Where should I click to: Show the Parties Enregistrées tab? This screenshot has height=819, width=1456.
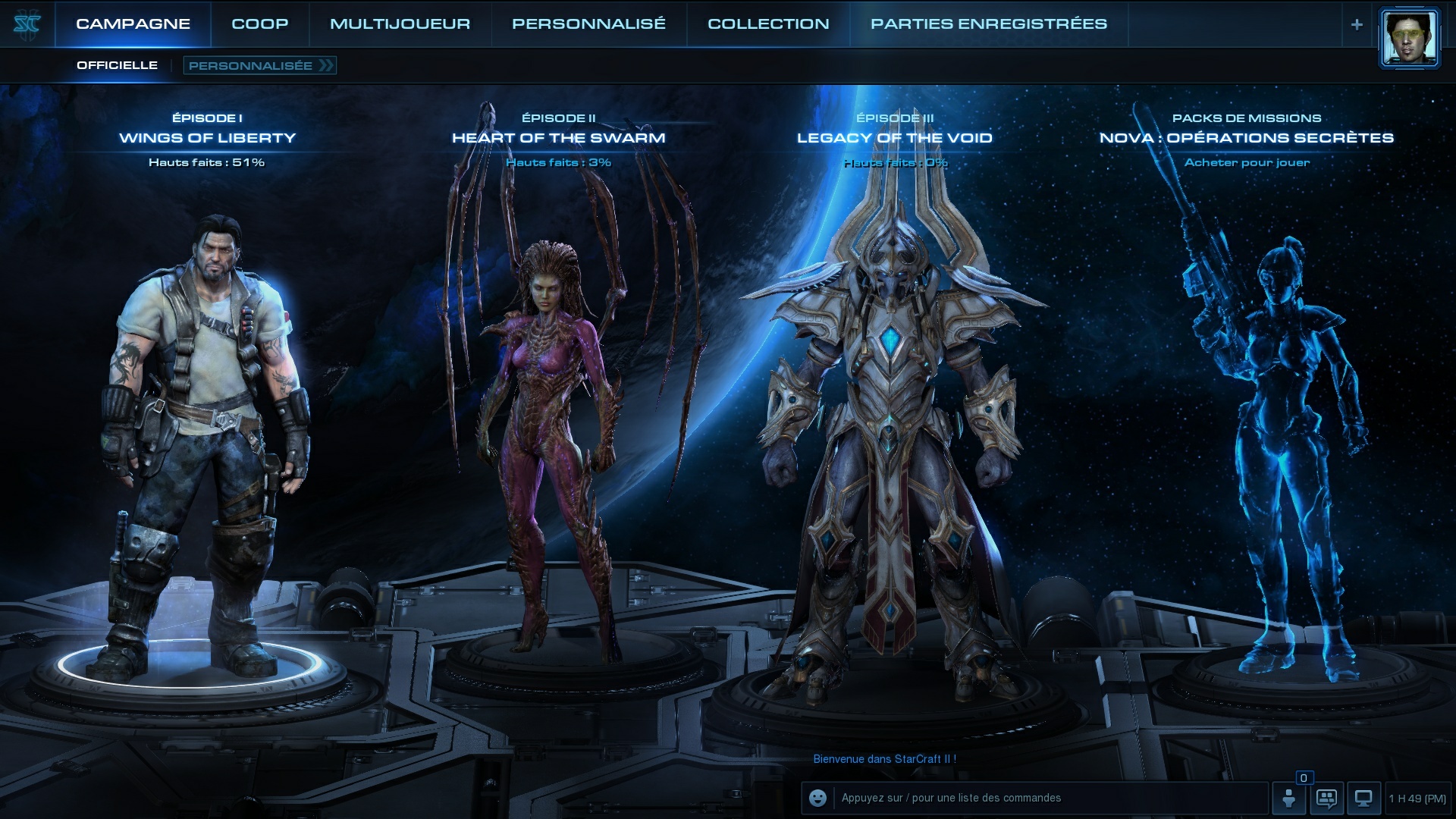(988, 24)
